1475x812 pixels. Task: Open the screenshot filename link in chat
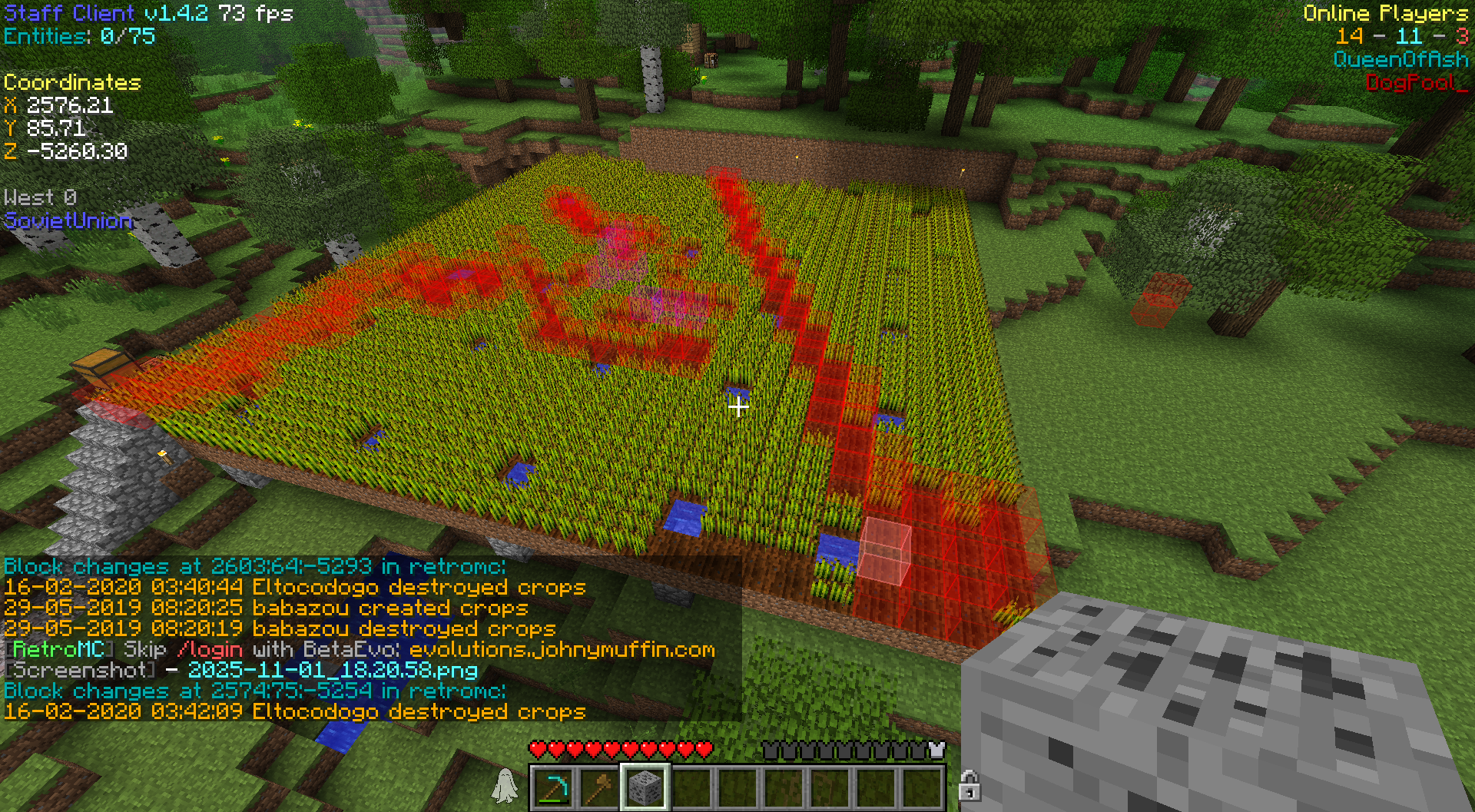point(333,670)
